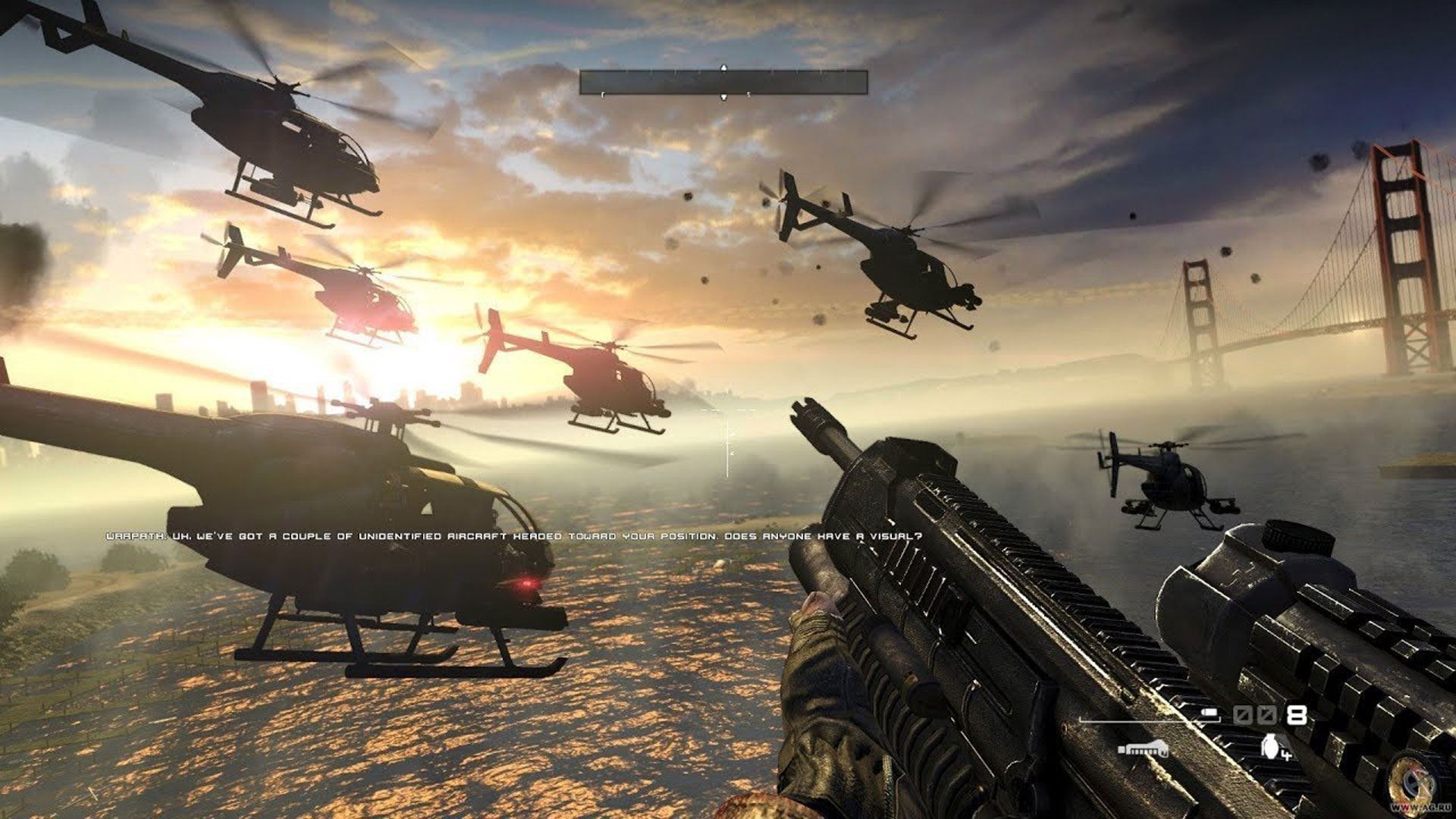The height and width of the screenshot is (819, 1456).
Task: Select the equipped weapon silhouette icon
Action: click(1143, 749)
